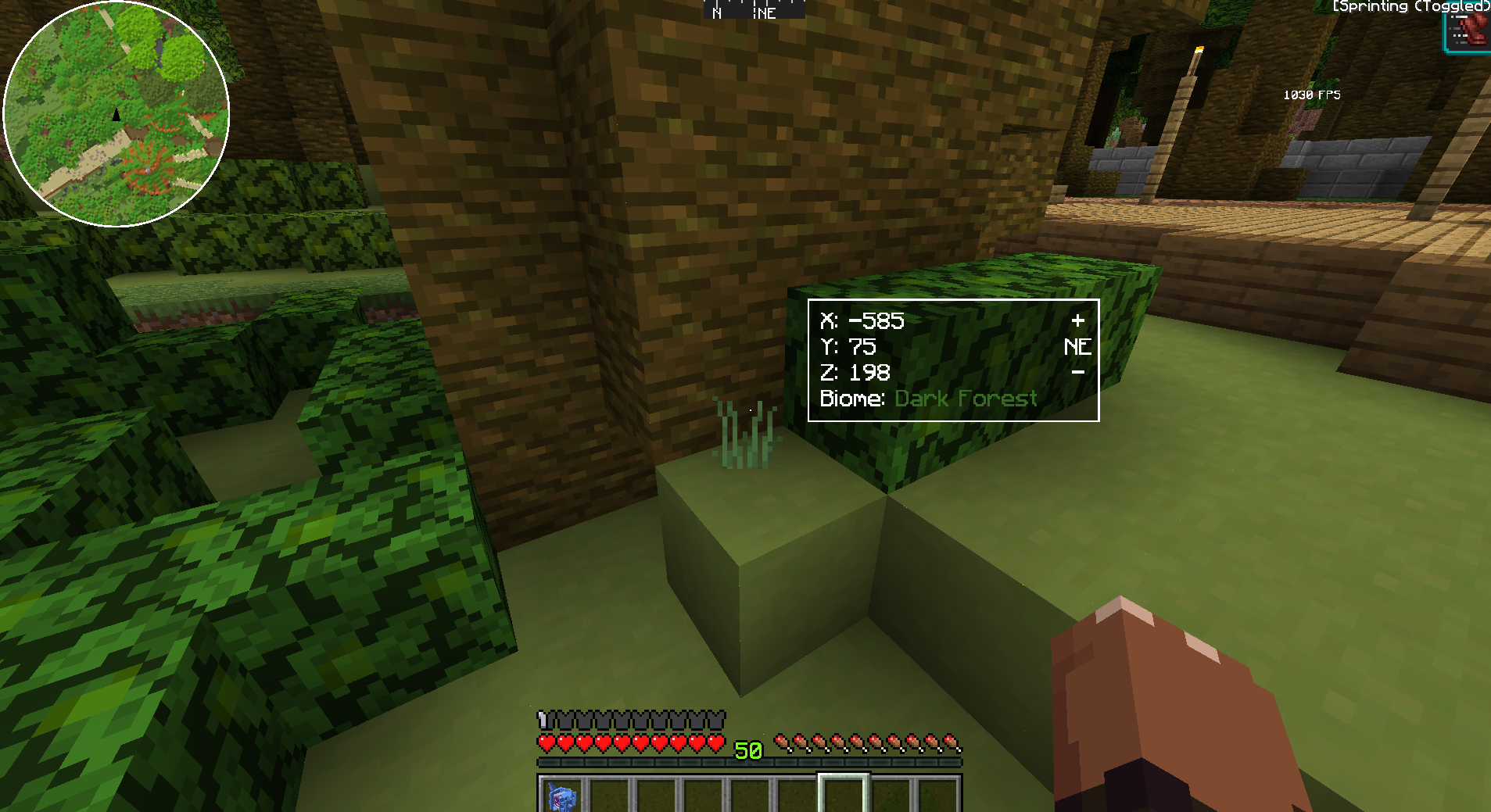The width and height of the screenshot is (1491, 812).
Task: Click the highlighted selected hotbar slot
Action: coord(843,794)
